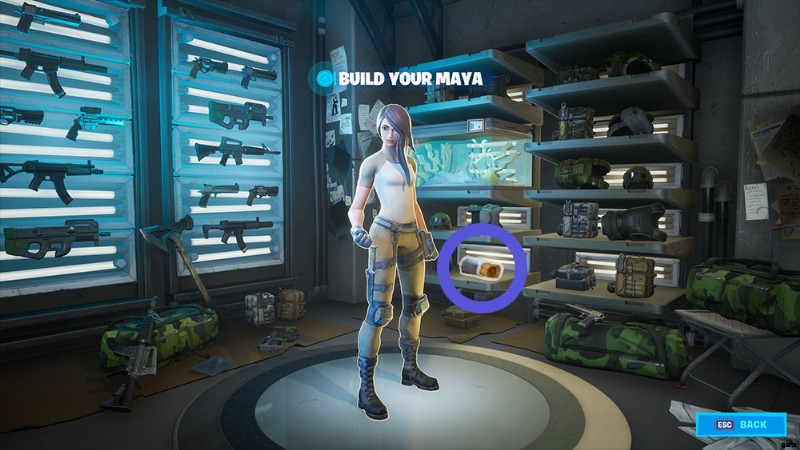
Task: Select the item highlighted by the purple circle
Action: coord(484,268)
